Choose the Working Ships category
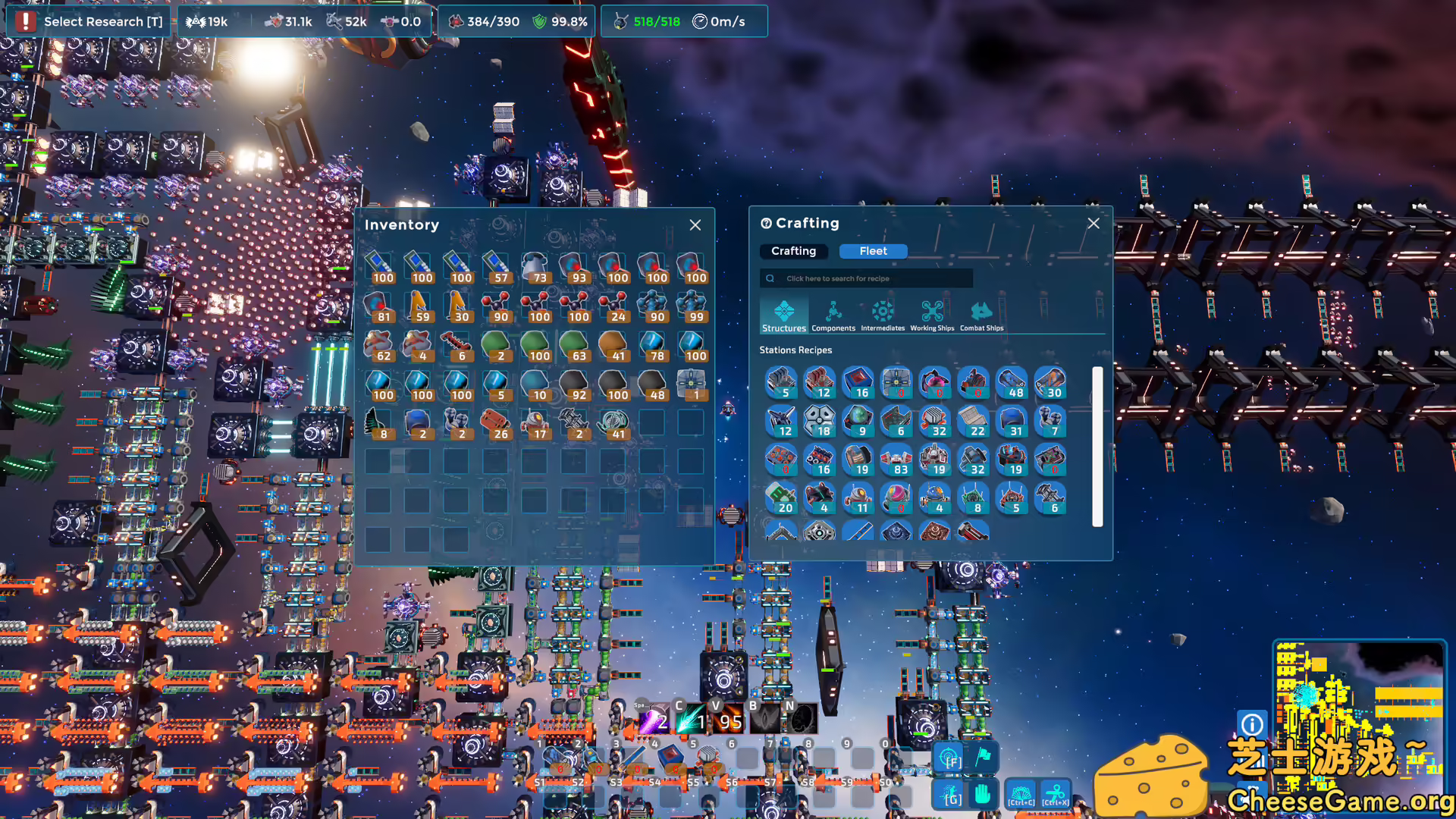1456x819 pixels. tap(931, 316)
